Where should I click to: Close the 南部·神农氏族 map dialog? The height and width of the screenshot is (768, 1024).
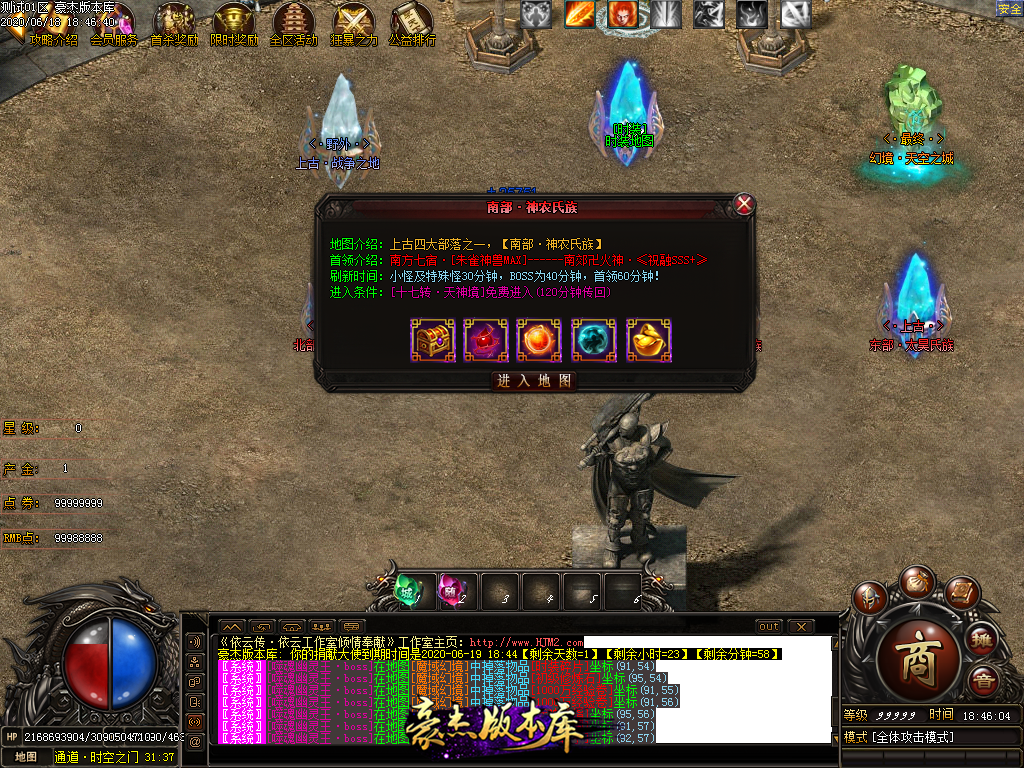coord(744,205)
